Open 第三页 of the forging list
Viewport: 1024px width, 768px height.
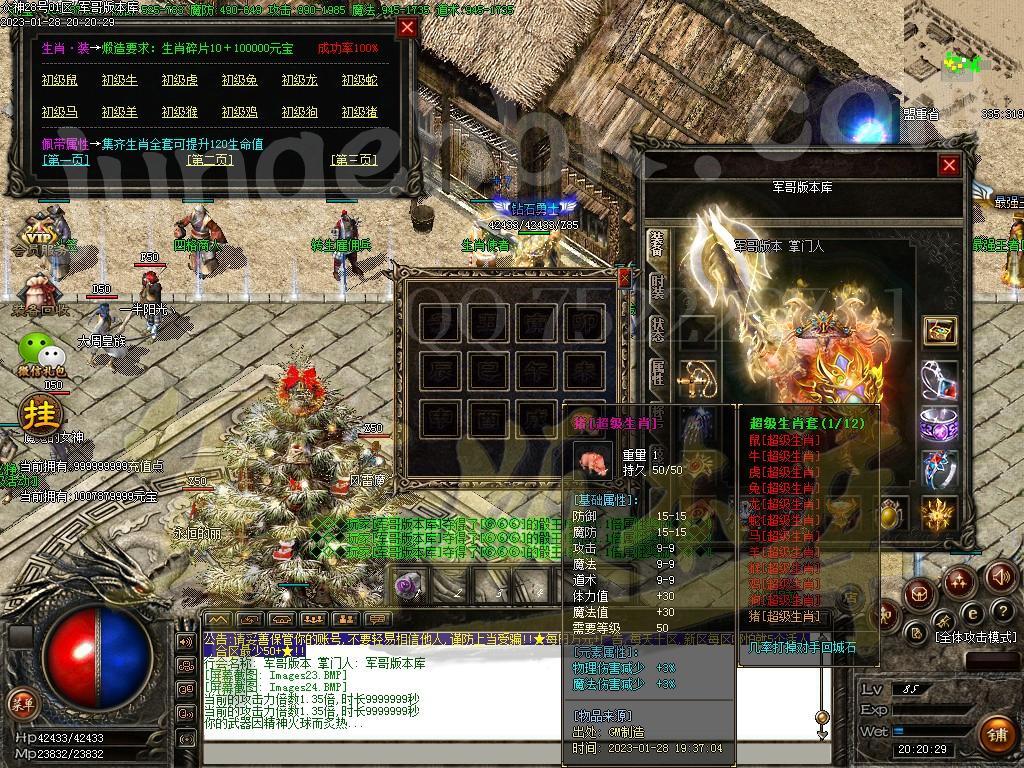click(355, 160)
